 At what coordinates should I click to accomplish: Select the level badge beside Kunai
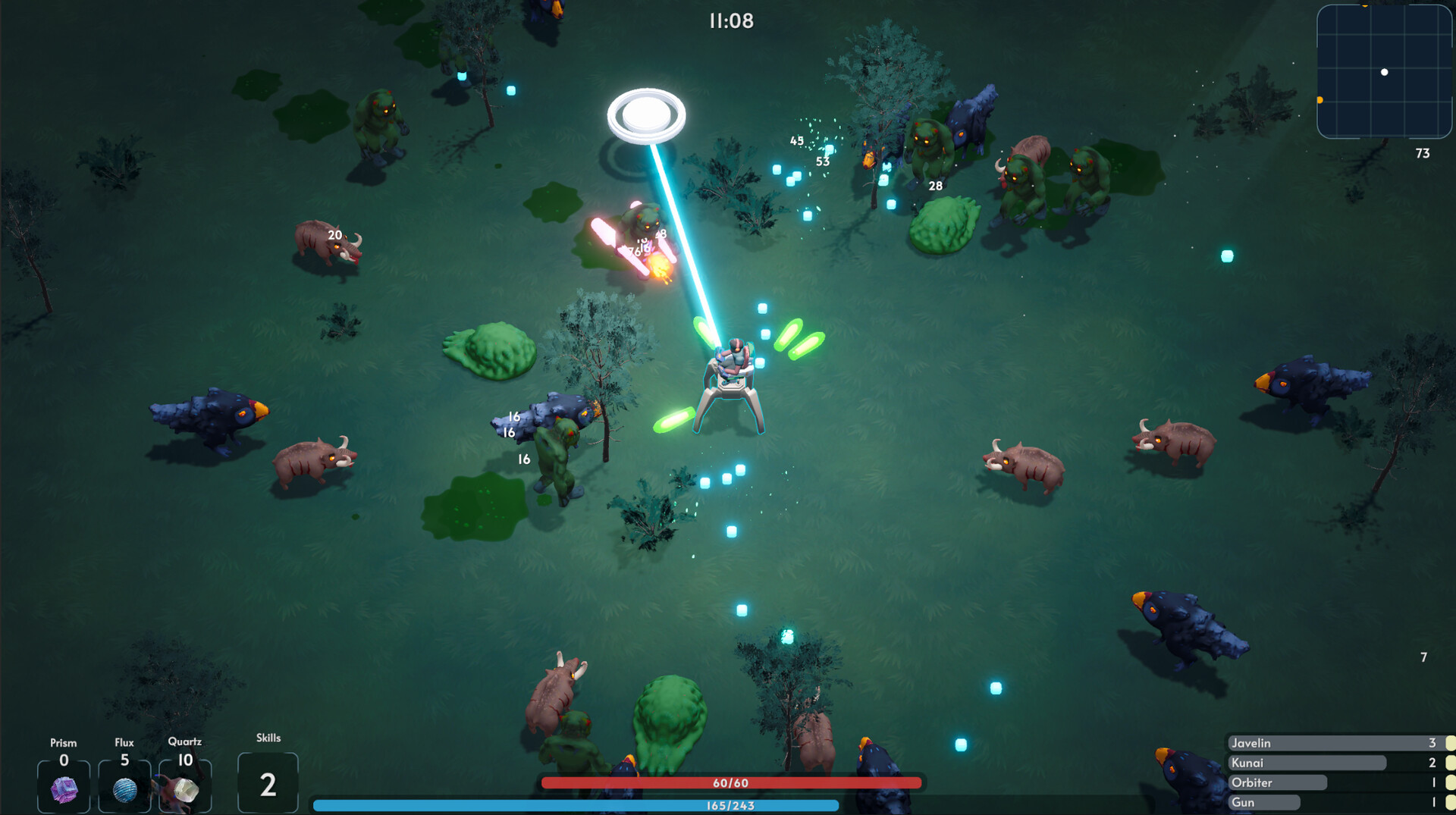click(x=1448, y=763)
